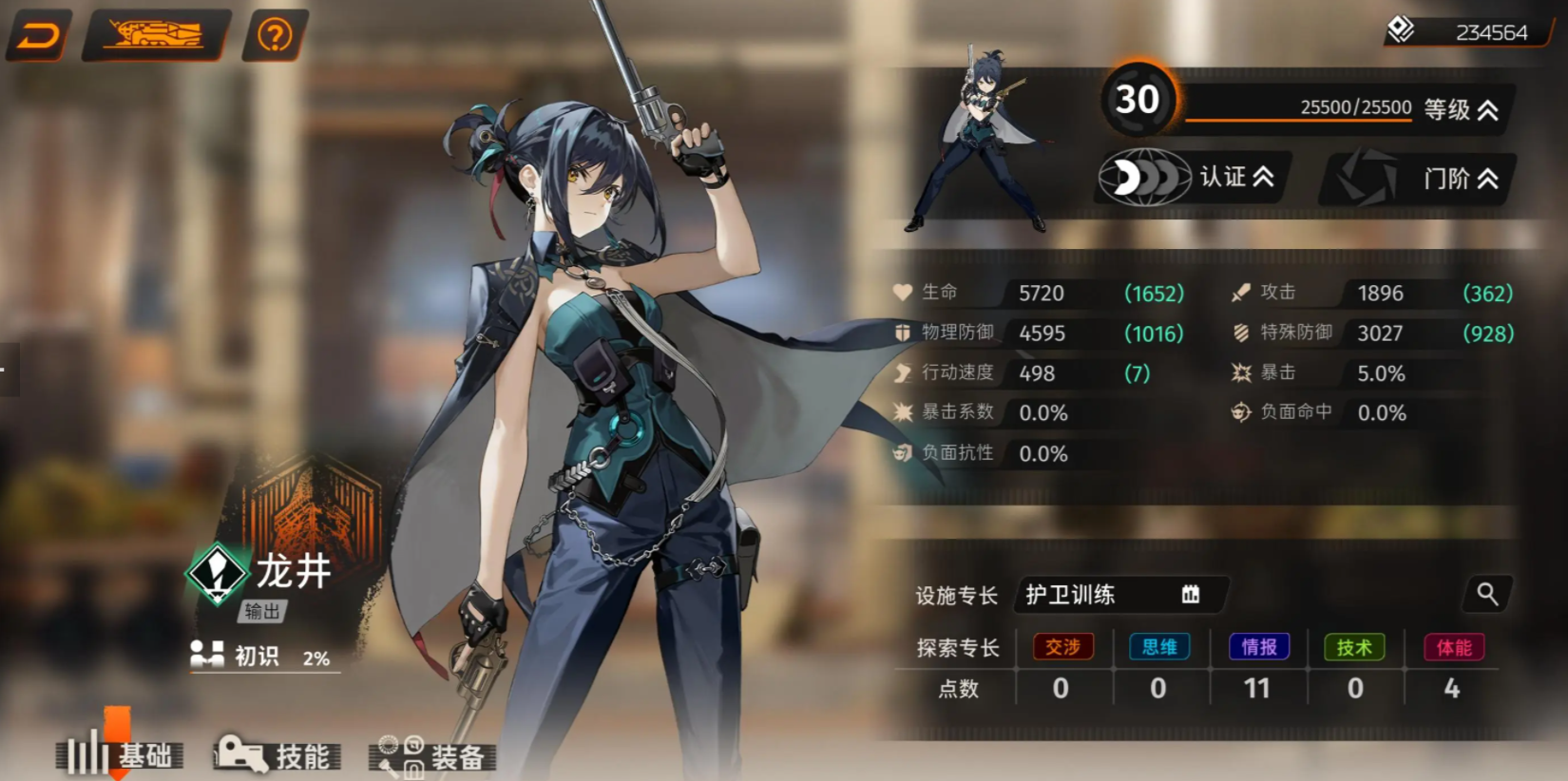
Task: Open the 门阶 rank upgrade
Action: [x=1418, y=178]
